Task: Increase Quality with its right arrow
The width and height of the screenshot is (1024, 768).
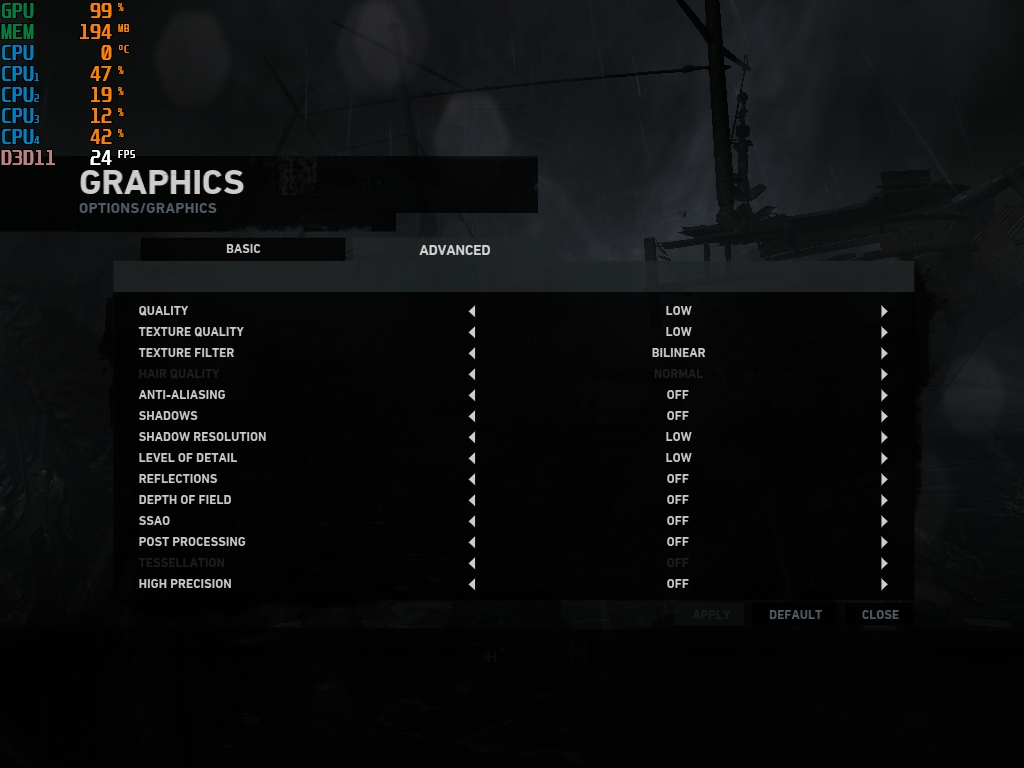Action: click(x=884, y=311)
